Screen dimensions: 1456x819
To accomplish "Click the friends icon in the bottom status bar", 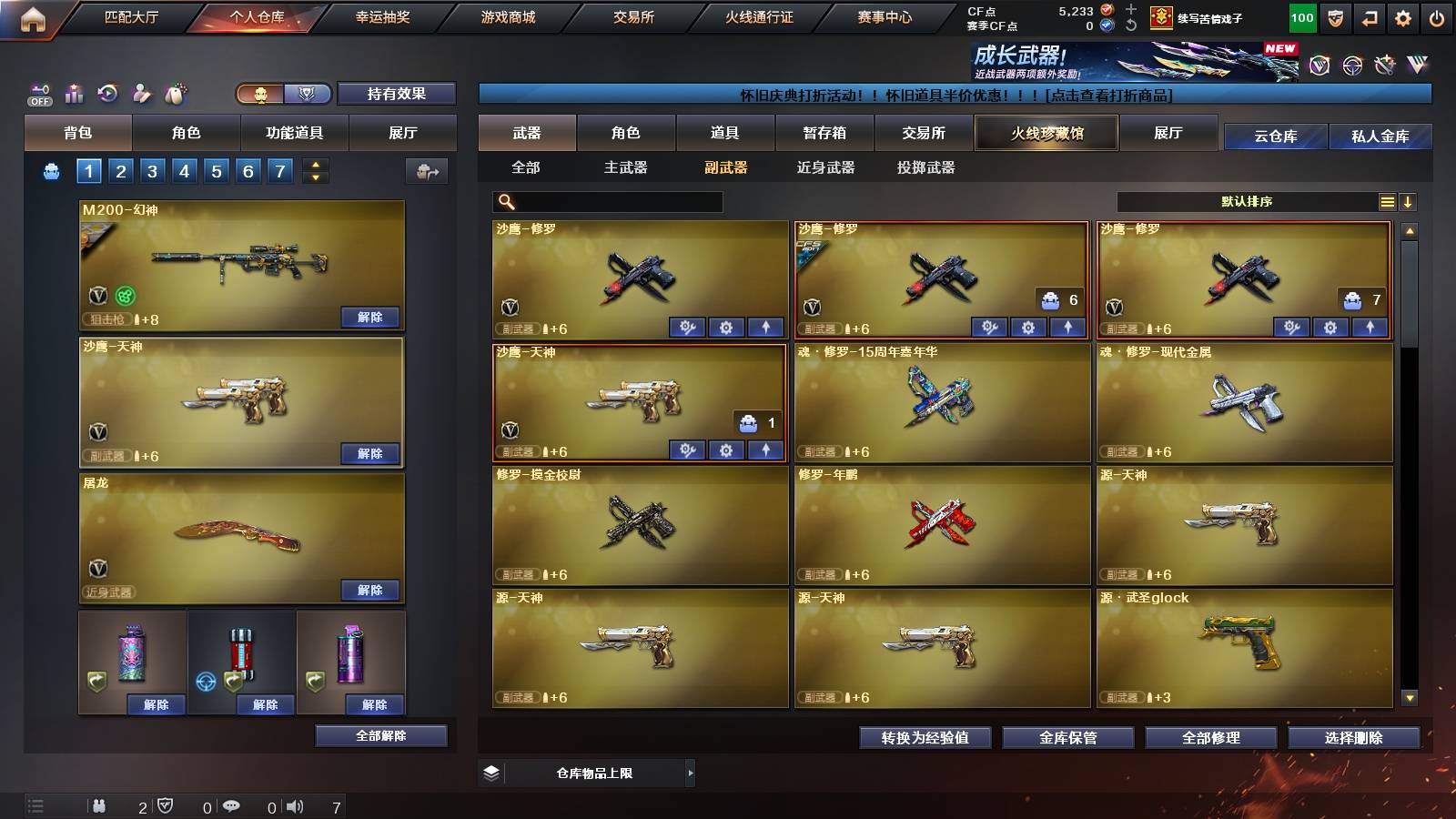I will pos(100,805).
